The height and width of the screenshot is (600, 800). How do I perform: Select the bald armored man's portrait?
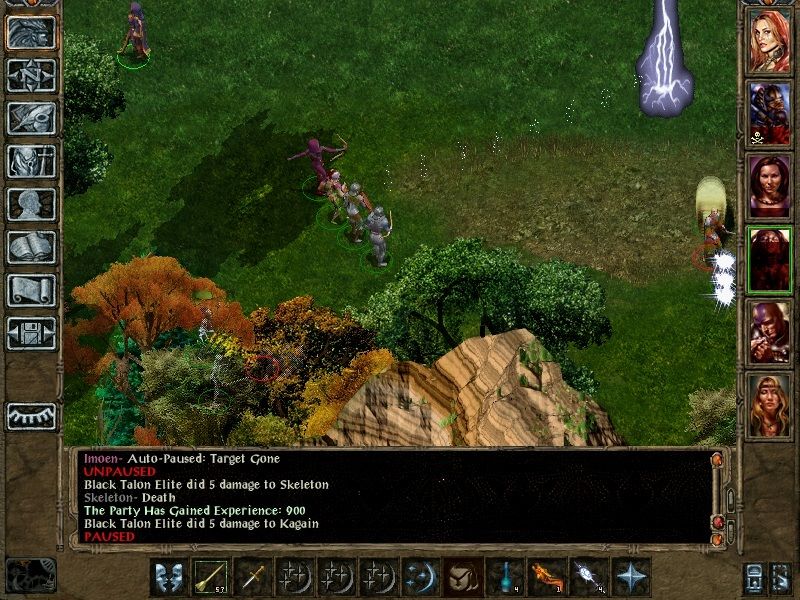(769, 333)
